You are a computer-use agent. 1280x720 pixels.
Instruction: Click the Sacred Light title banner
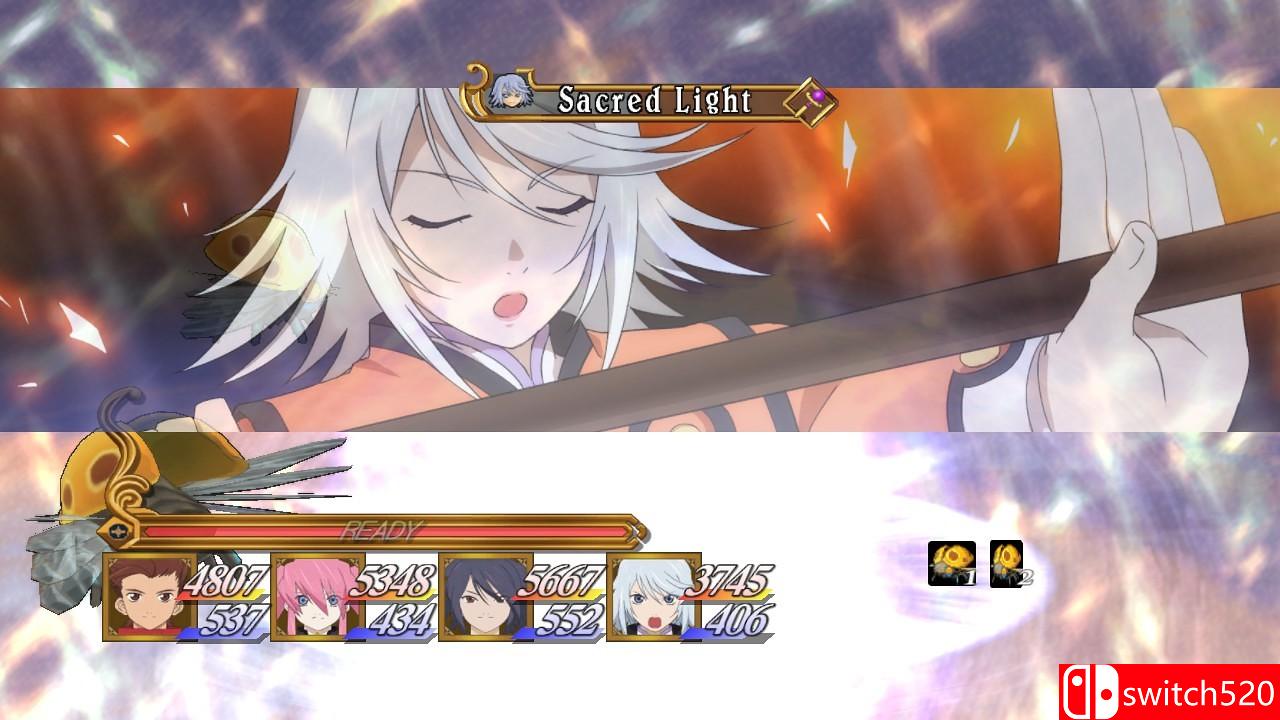coord(655,100)
